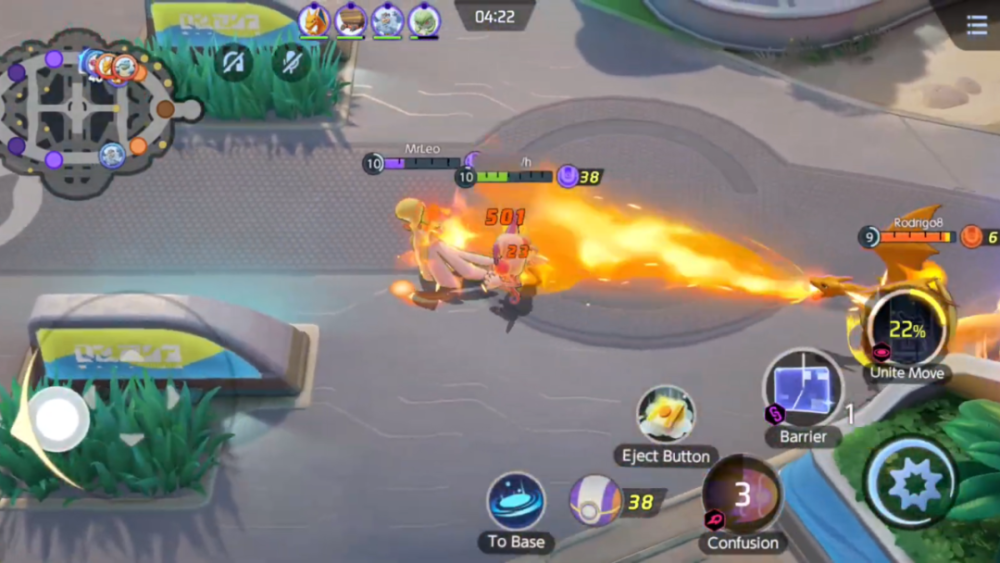Use the To Base recall button
This screenshot has width=1000, height=563.
pos(516,502)
